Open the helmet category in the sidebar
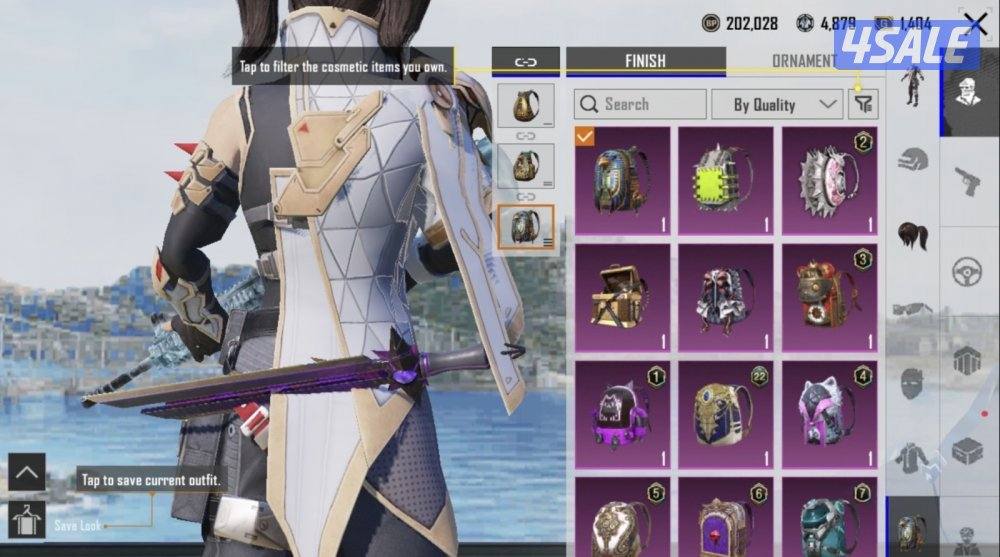Image resolution: width=1000 pixels, height=557 pixels. point(914,159)
